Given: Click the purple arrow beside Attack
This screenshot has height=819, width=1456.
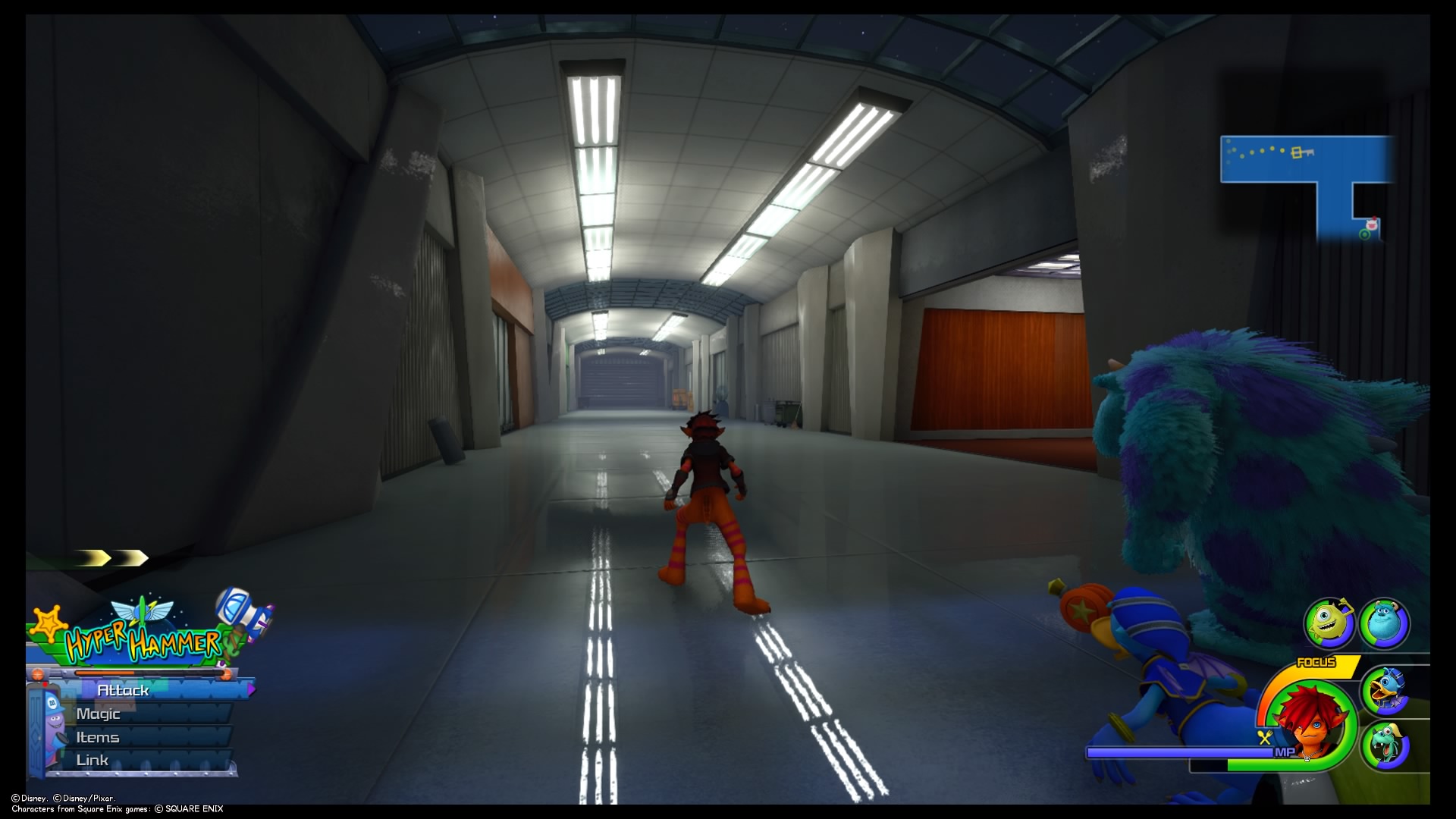Looking at the screenshot, I should click(252, 690).
